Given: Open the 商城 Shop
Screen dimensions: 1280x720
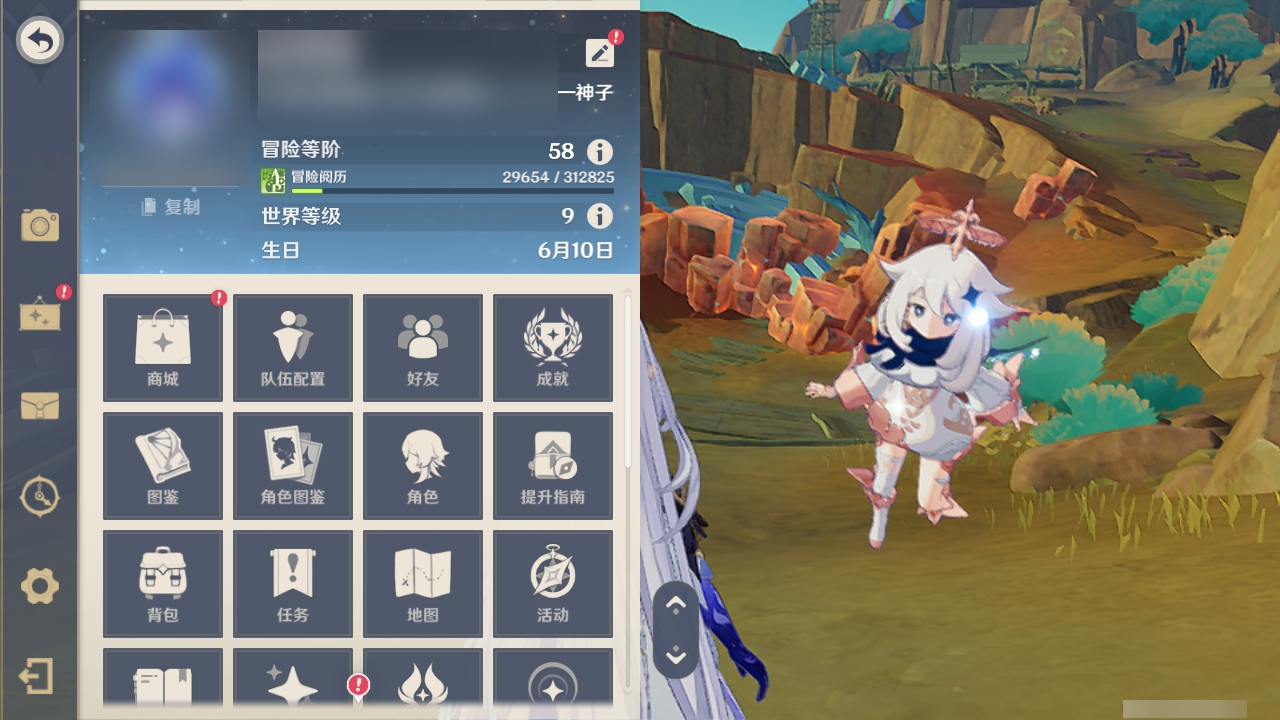Looking at the screenshot, I should [x=162, y=347].
